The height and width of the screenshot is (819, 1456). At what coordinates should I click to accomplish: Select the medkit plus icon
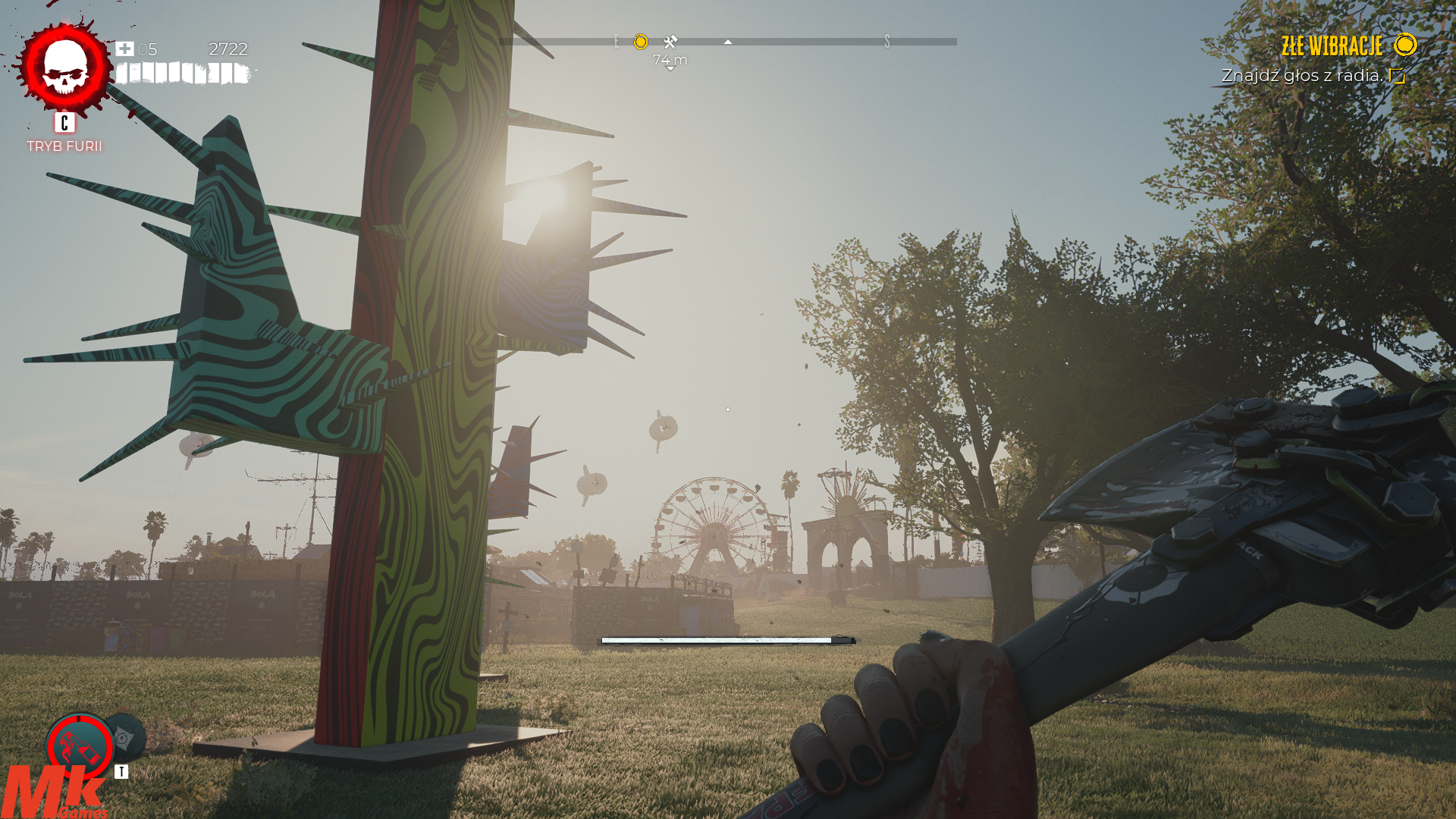click(124, 49)
